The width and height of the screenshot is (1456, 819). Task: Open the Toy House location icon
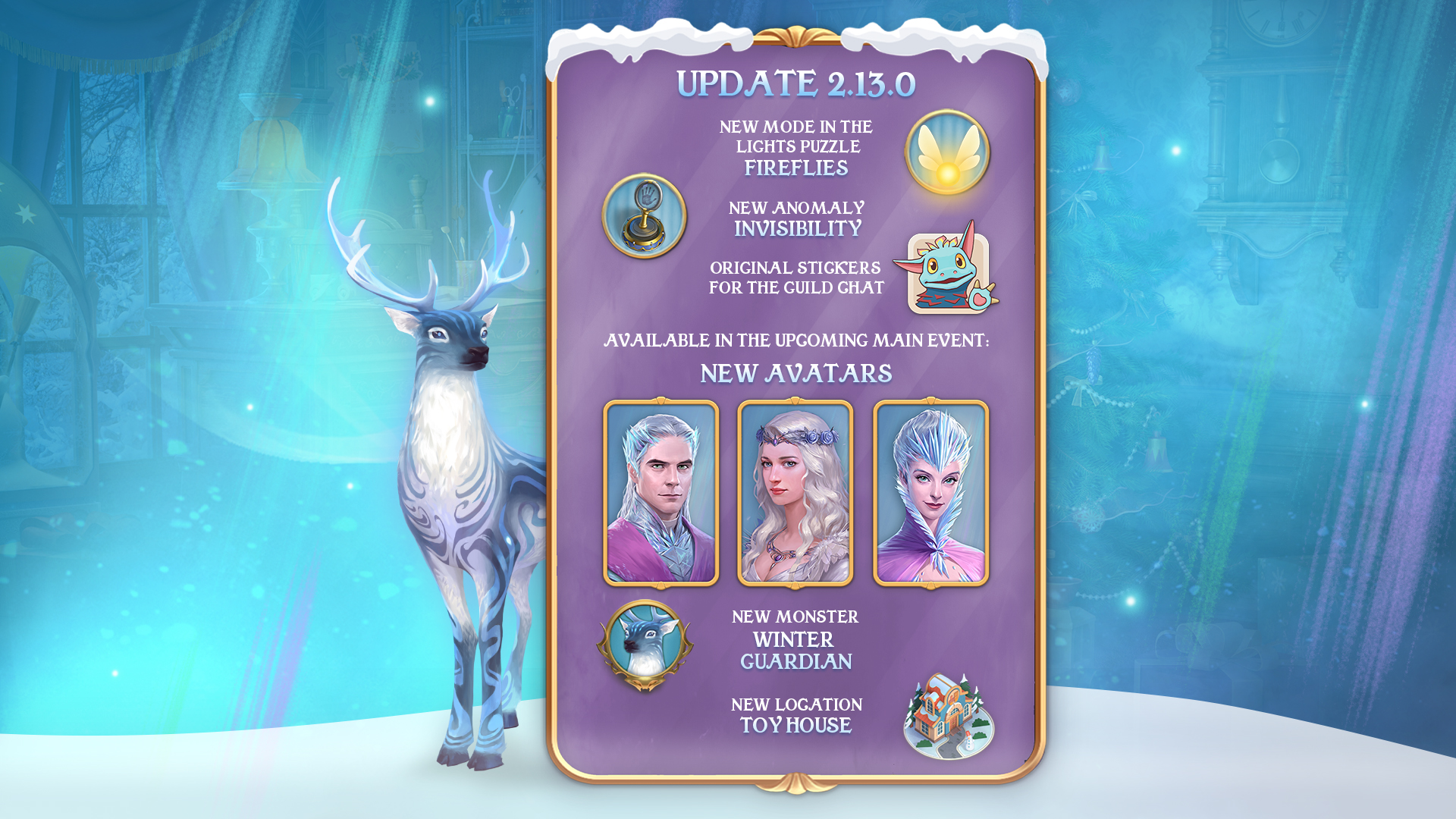point(949,717)
